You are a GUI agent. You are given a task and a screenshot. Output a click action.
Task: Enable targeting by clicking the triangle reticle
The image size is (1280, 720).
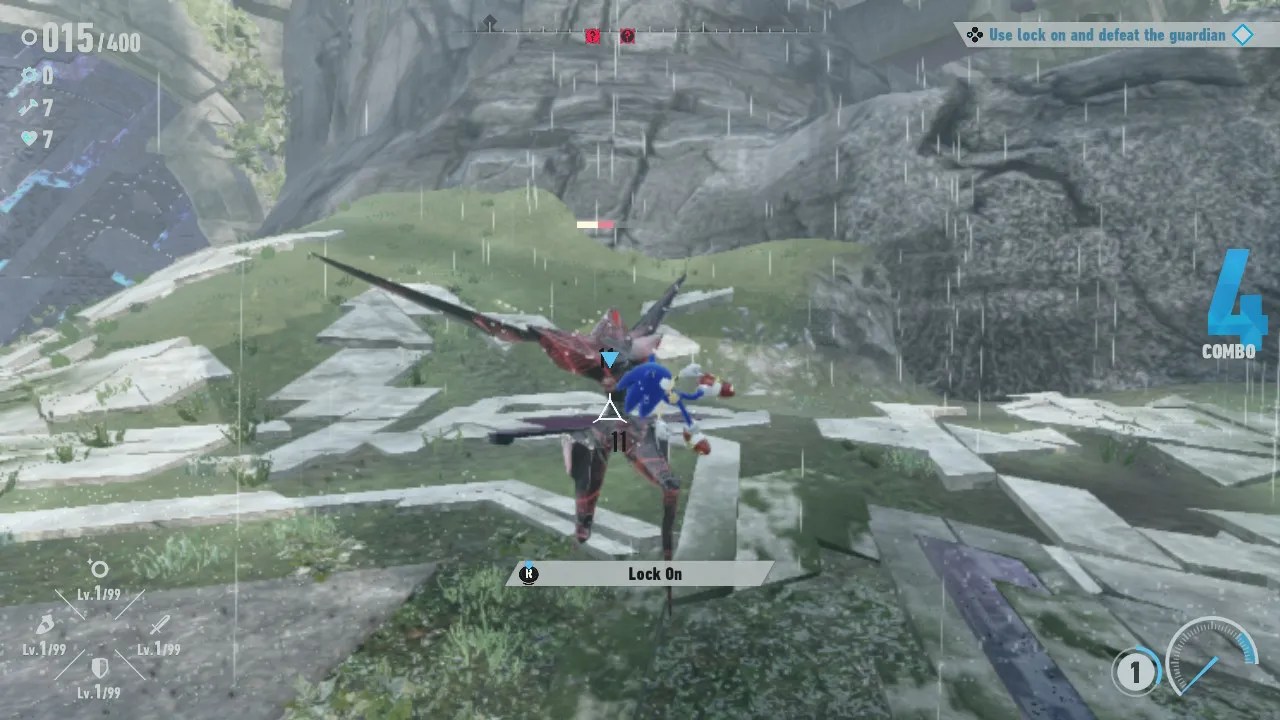tap(612, 409)
